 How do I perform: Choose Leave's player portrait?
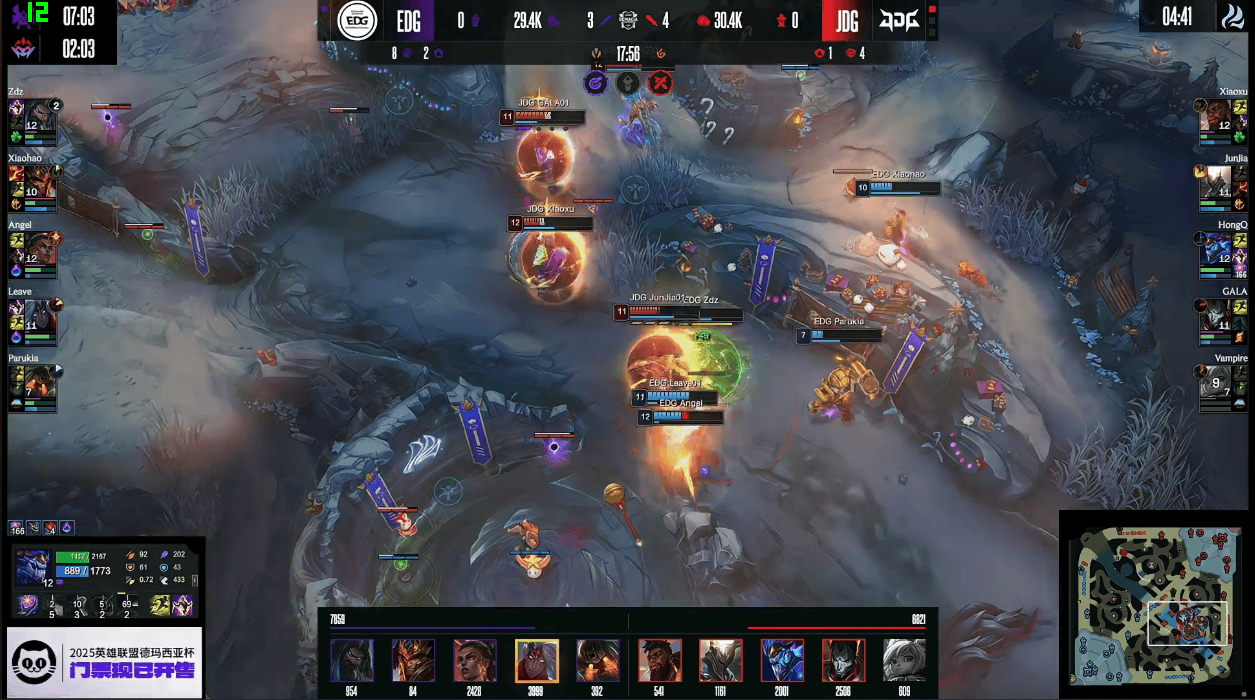39,314
